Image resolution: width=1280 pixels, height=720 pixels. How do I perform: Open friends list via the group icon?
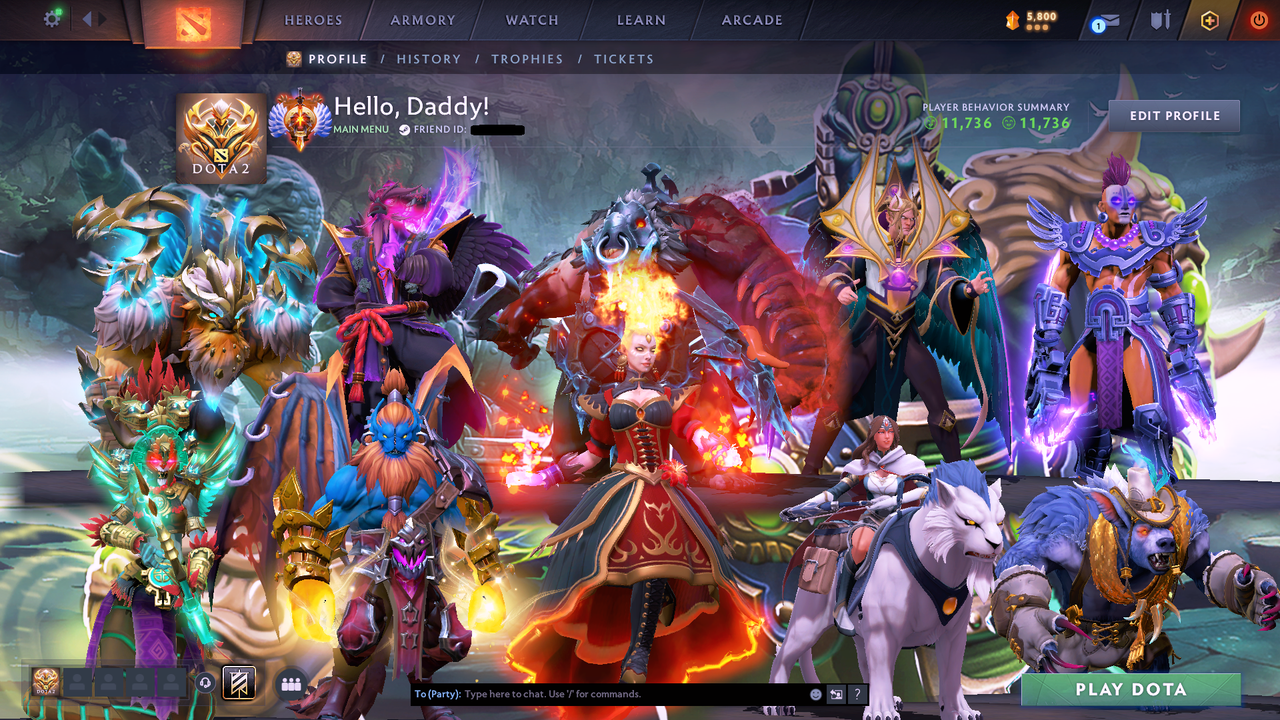coord(291,684)
